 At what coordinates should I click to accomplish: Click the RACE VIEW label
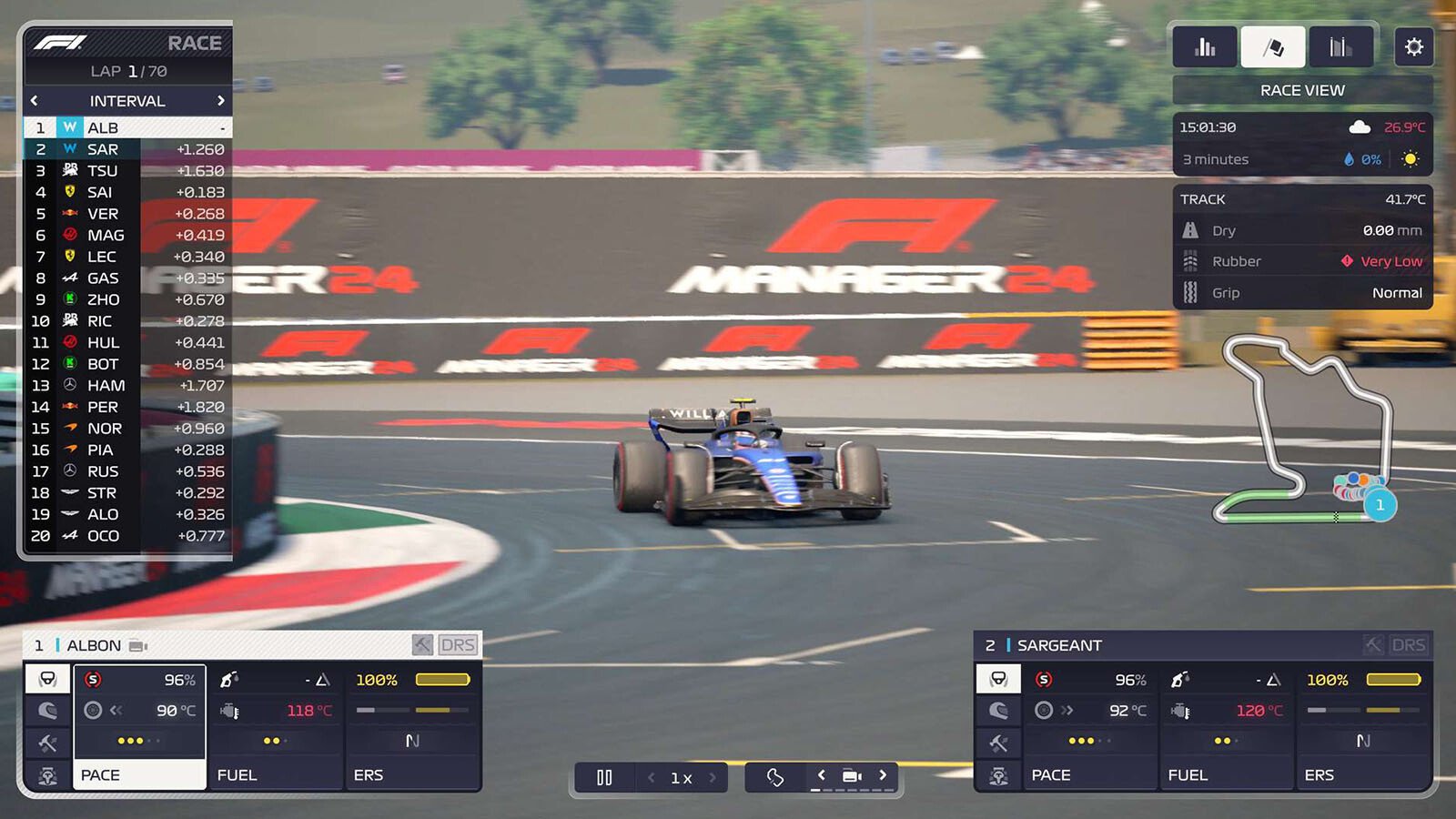tap(1301, 89)
